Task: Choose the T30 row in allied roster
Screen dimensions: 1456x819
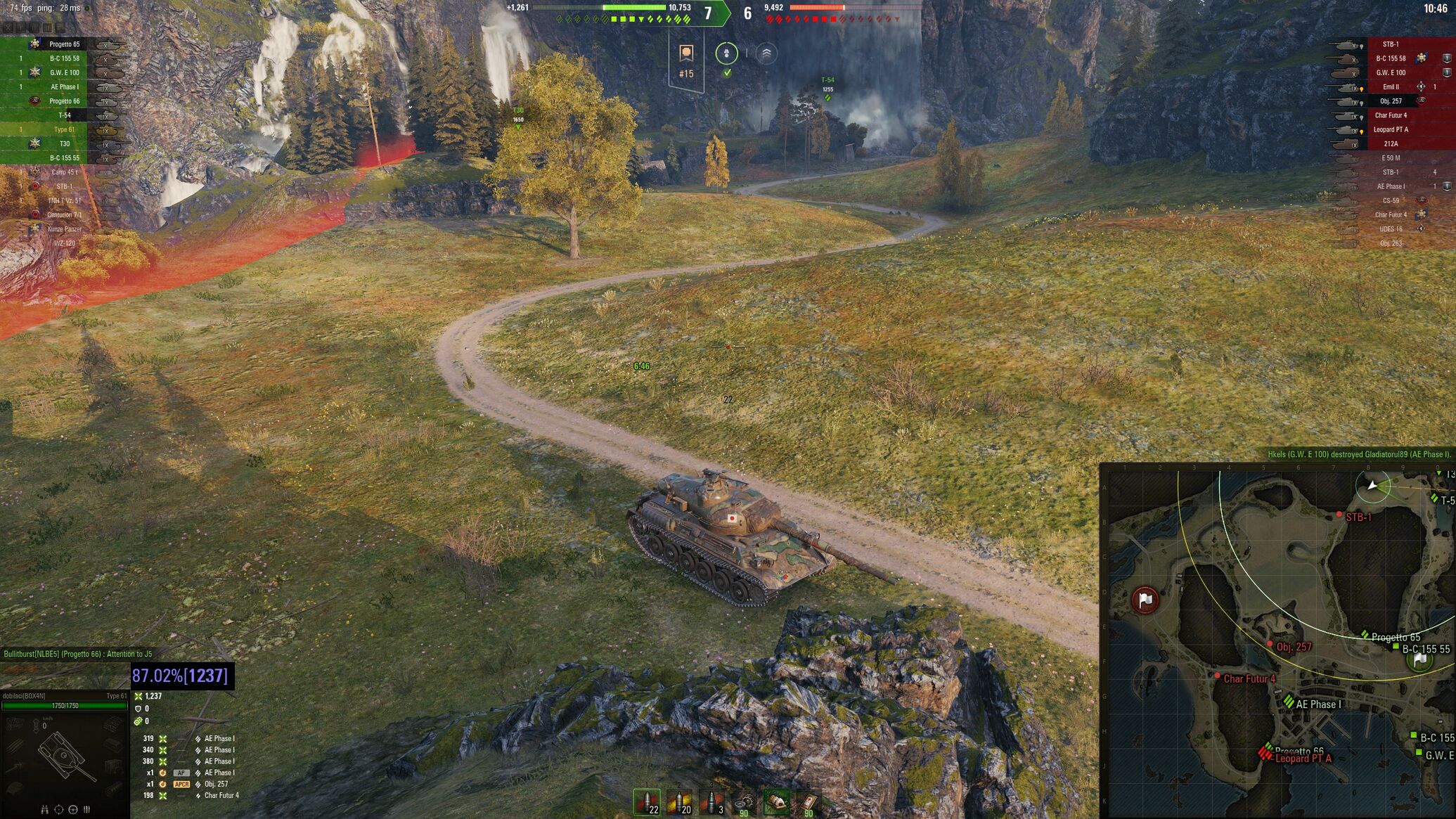Action: tap(64, 143)
